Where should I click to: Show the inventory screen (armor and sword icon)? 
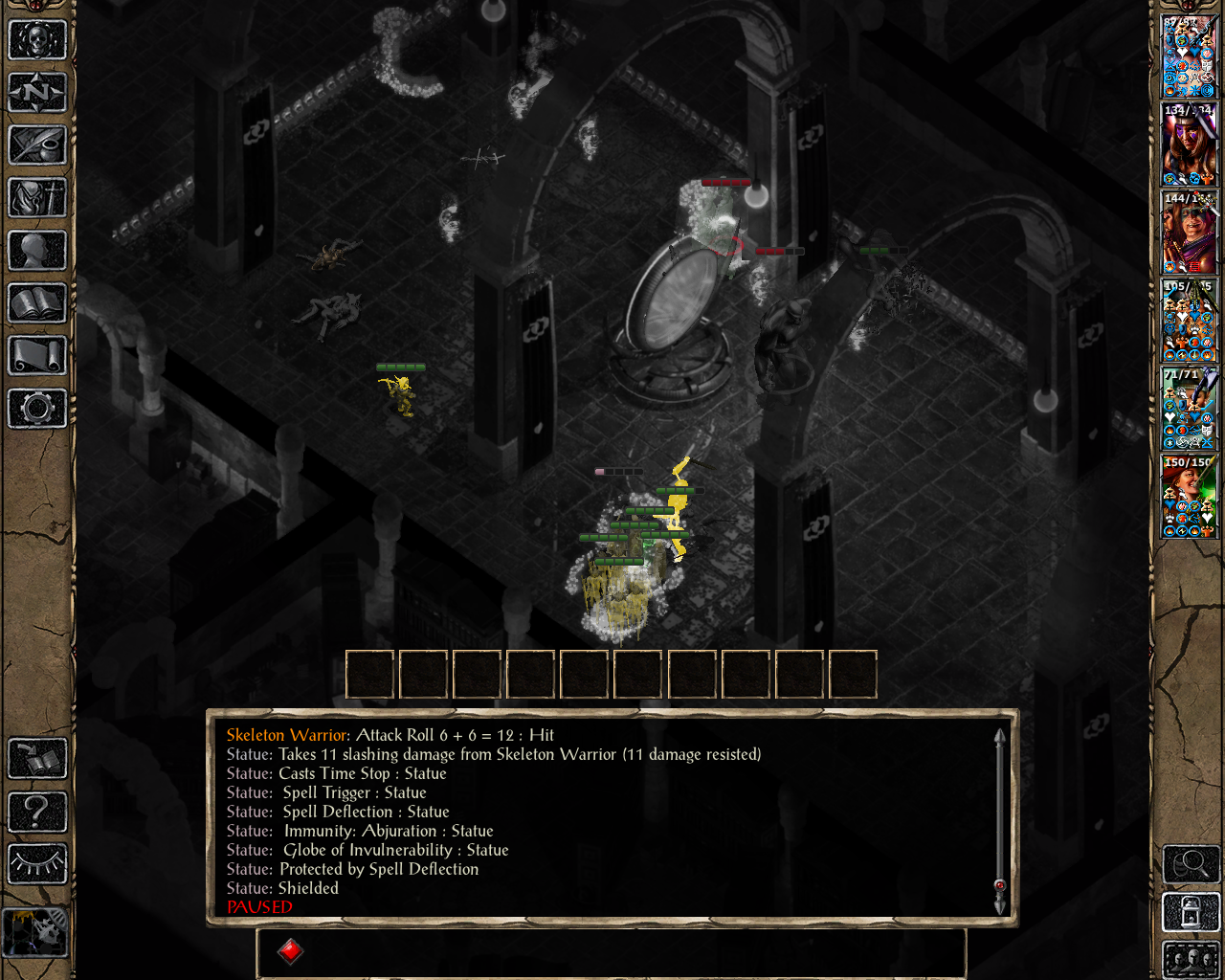pyautogui.click(x=37, y=198)
